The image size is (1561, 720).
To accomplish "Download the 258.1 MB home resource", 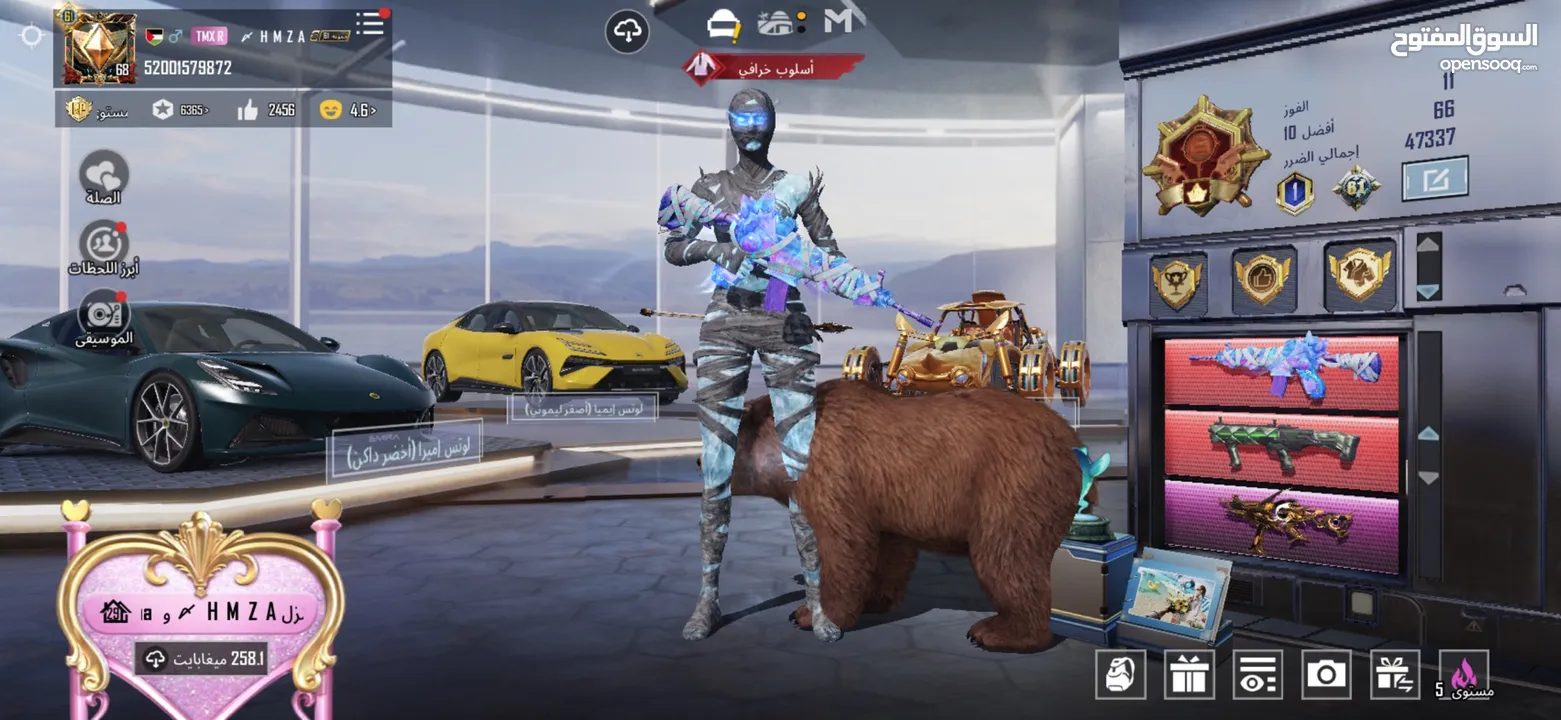I will 201,658.
